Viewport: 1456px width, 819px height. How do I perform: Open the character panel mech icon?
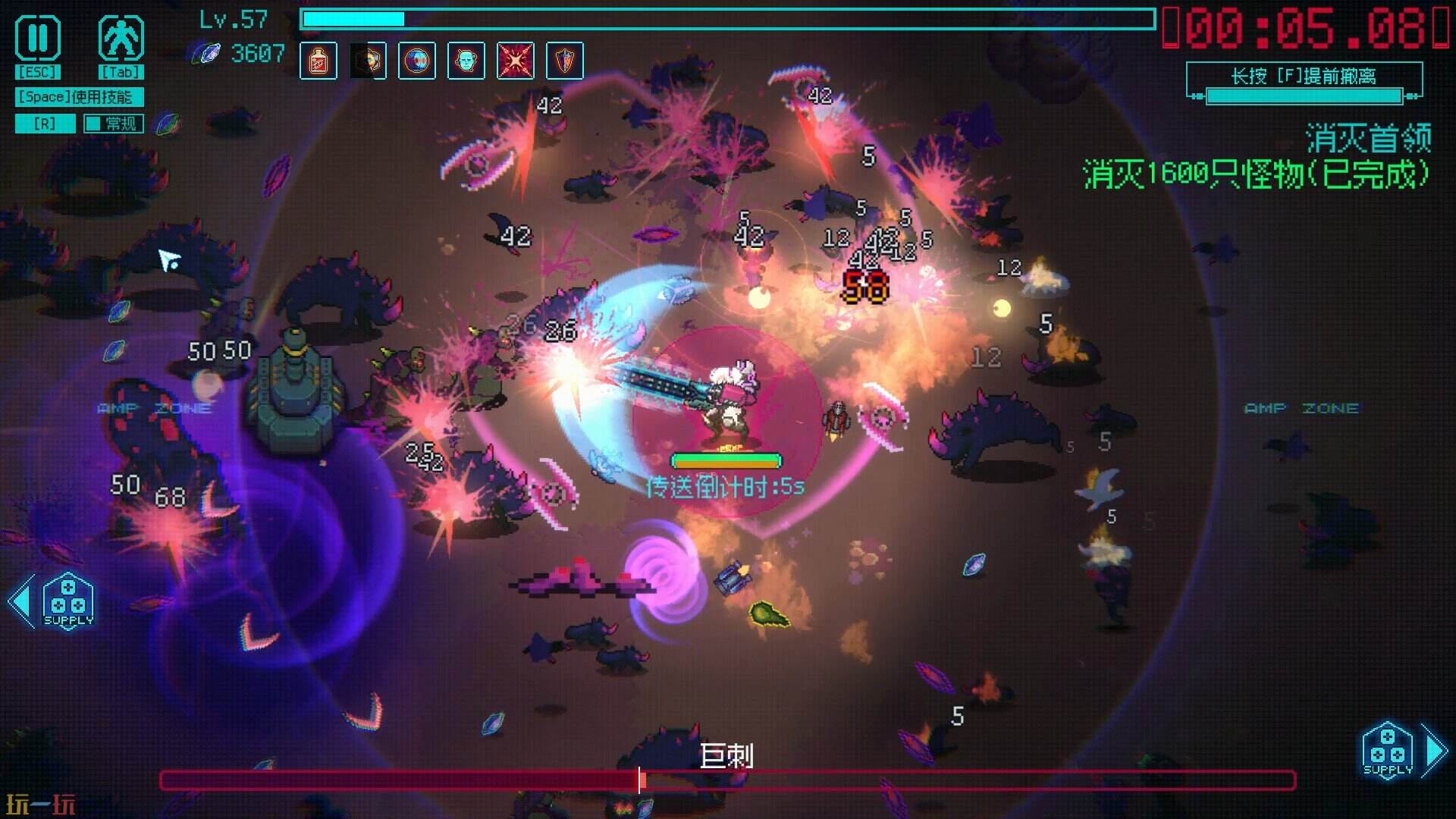(121, 39)
